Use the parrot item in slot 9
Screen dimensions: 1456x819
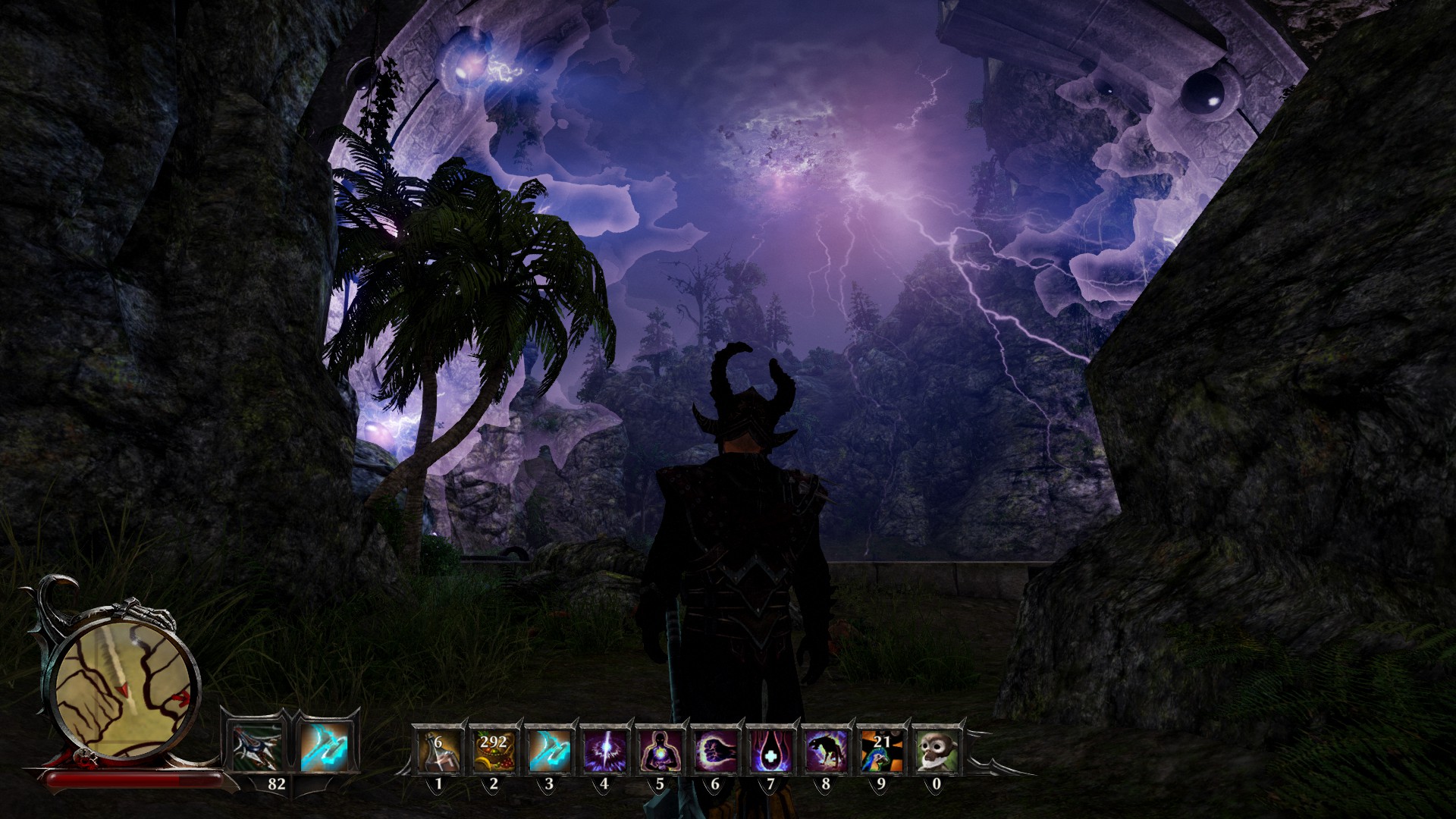click(881, 750)
